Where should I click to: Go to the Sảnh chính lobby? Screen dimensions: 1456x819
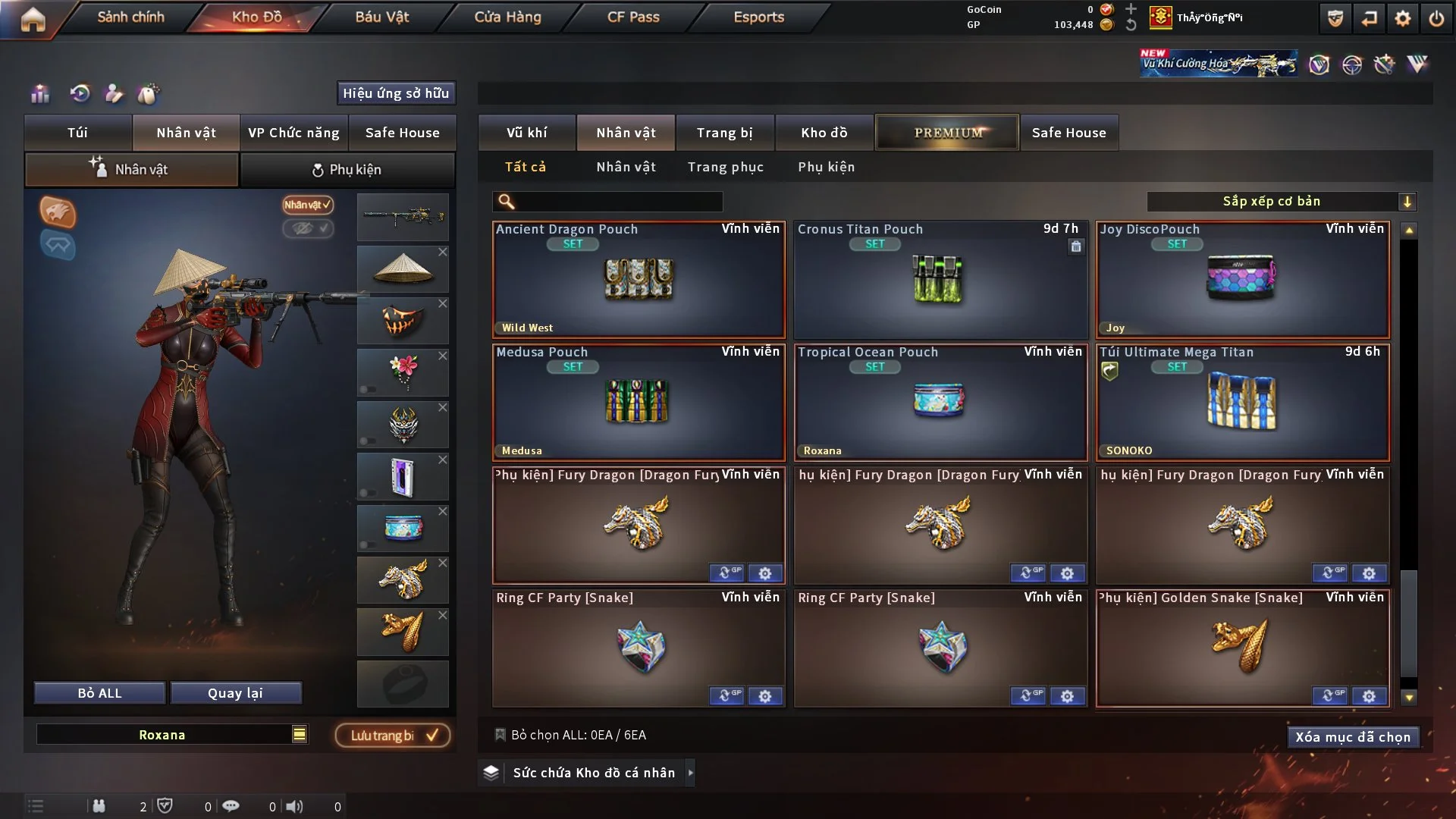pyautogui.click(x=130, y=17)
